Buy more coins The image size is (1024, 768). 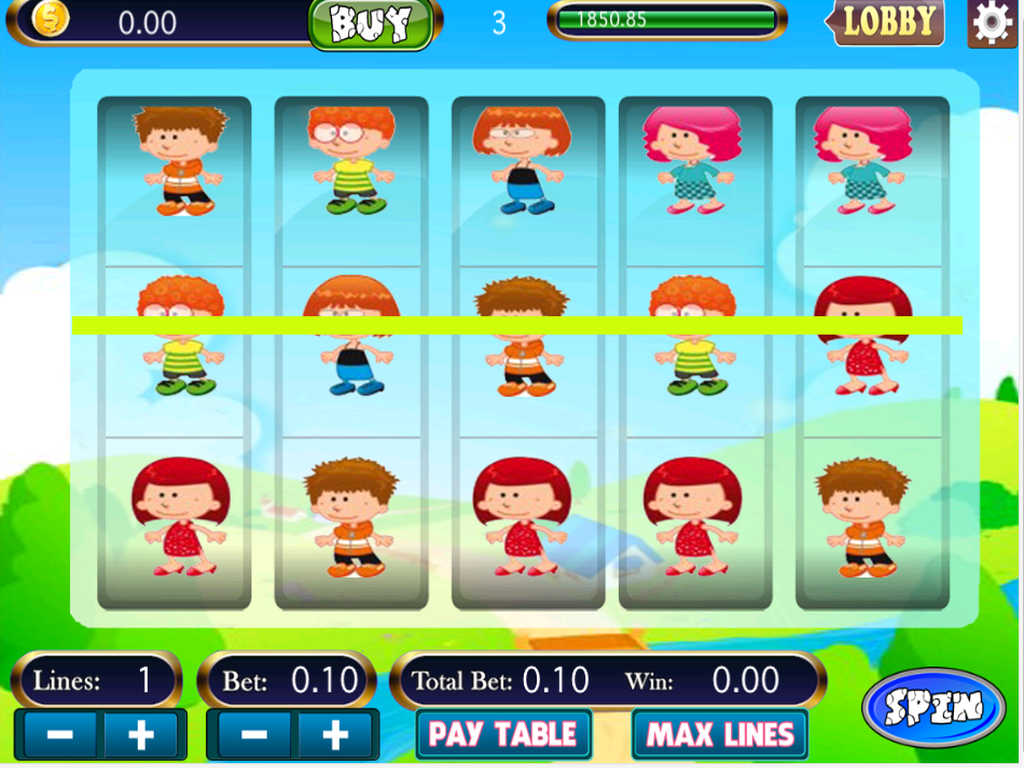(371, 24)
